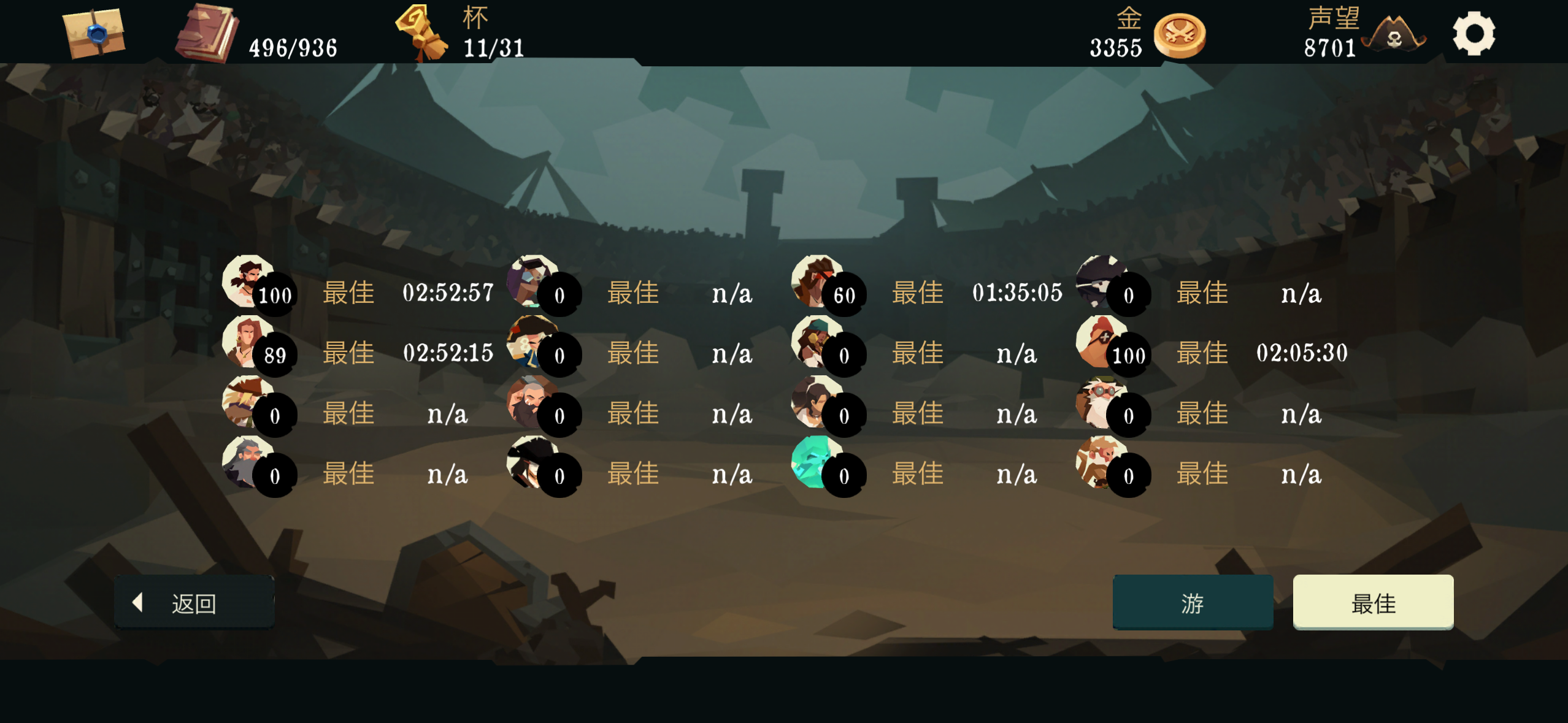Click the best time 02:52:57 entry
Image resolution: width=1568 pixels, height=723 pixels.
click(x=448, y=293)
